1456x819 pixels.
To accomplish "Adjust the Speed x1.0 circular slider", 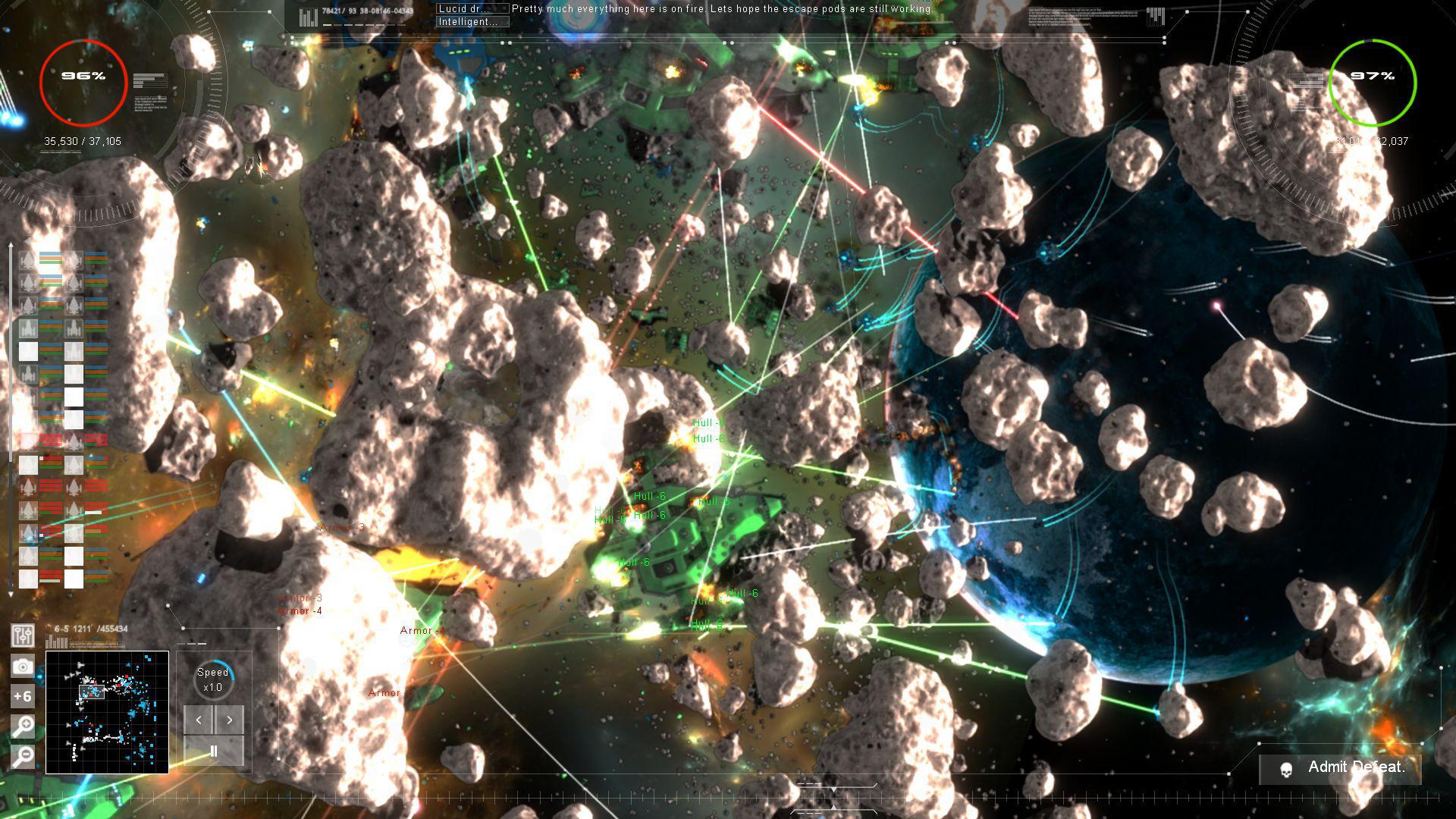I will click(213, 679).
